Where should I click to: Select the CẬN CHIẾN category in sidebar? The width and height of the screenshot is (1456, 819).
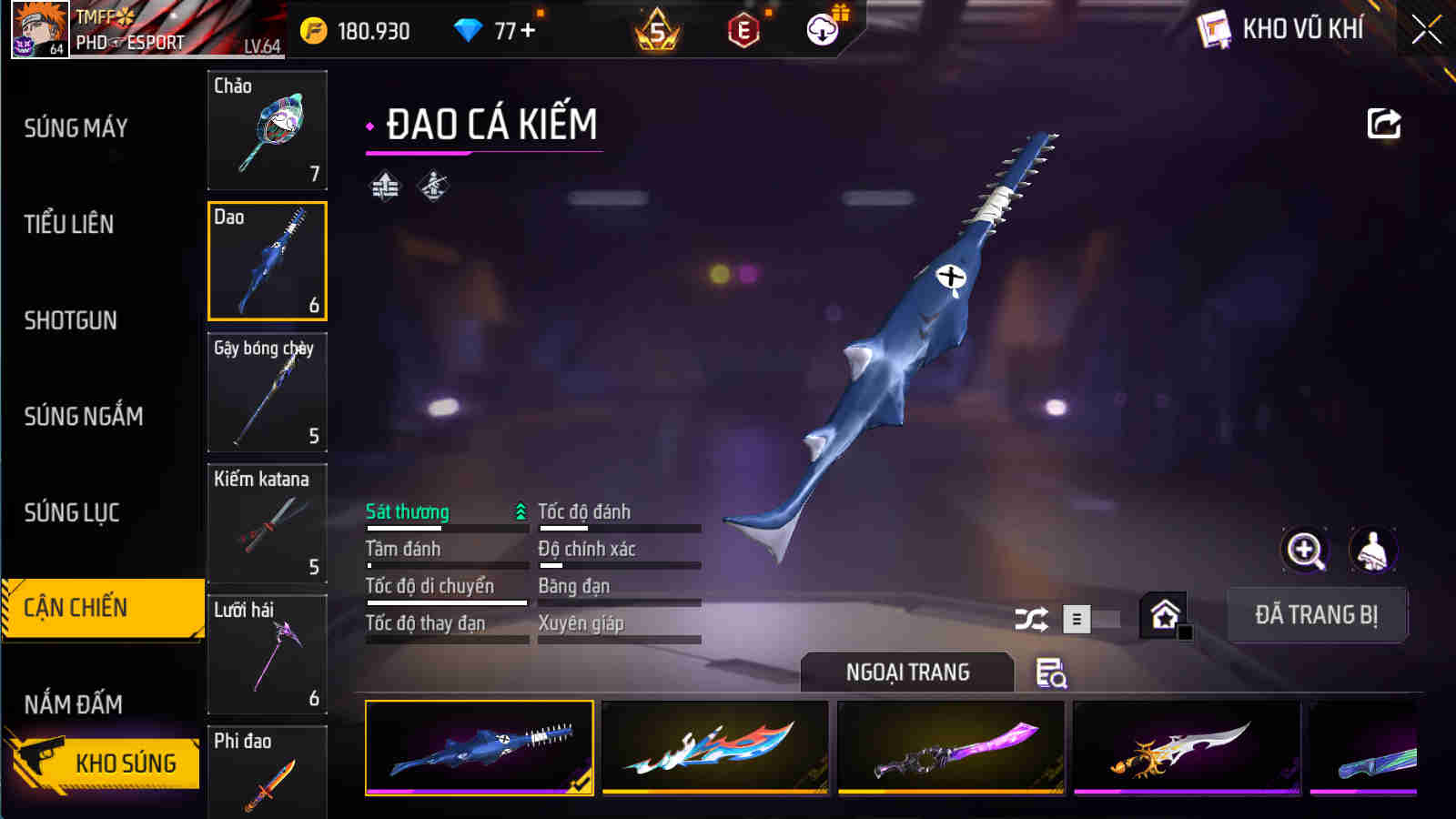pyautogui.click(x=100, y=607)
